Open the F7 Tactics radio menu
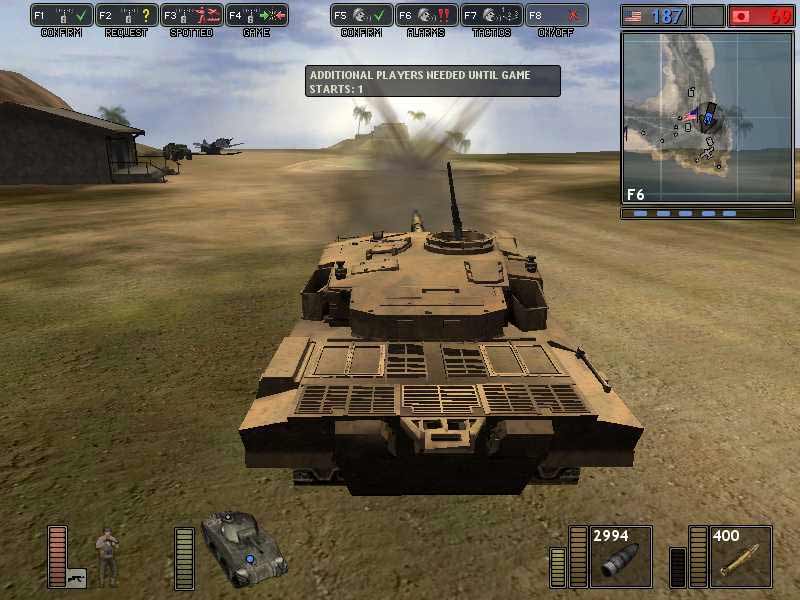The image size is (800, 600). [x=491, y=16]
